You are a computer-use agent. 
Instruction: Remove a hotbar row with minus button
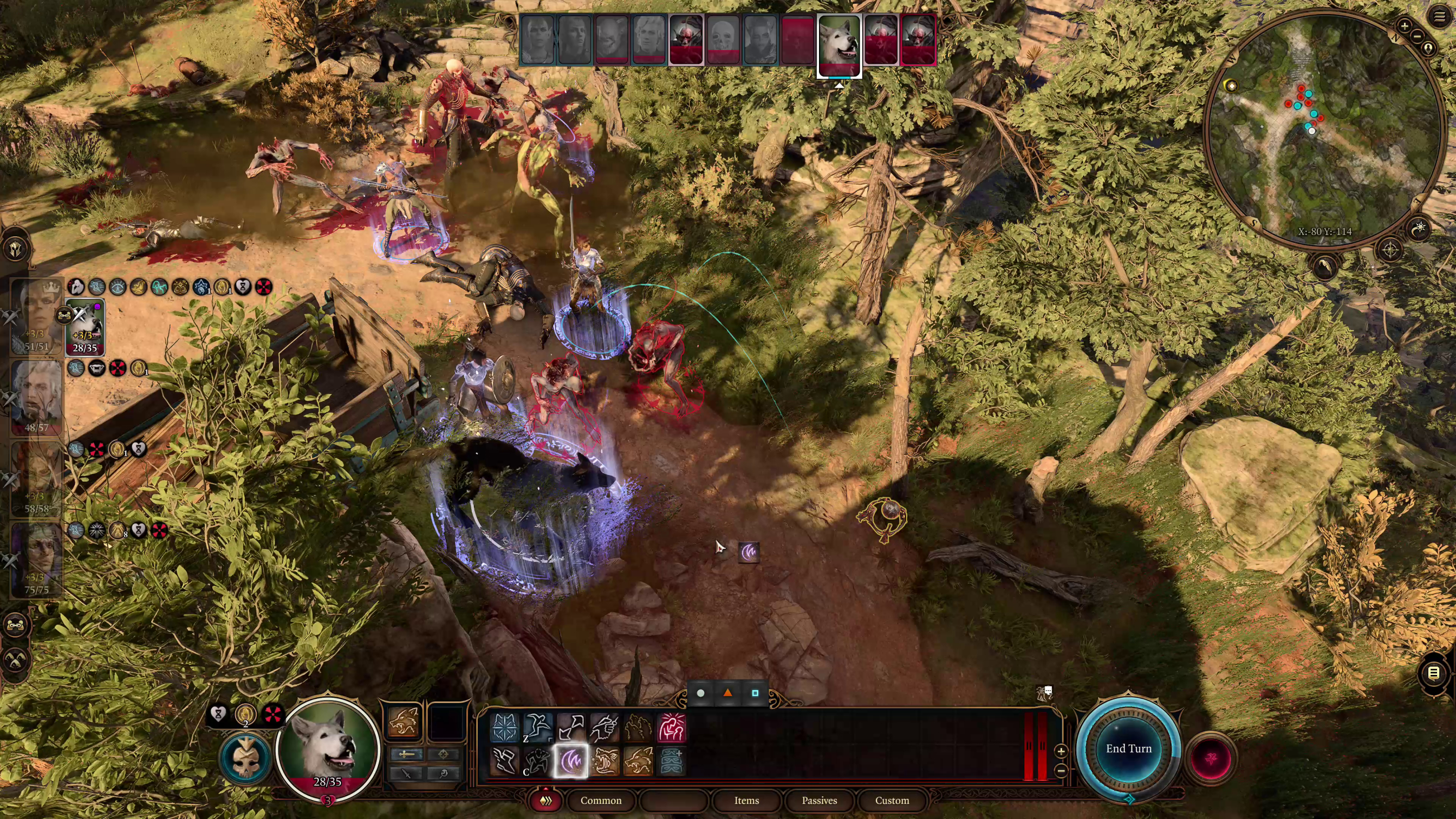point(1061,770)
